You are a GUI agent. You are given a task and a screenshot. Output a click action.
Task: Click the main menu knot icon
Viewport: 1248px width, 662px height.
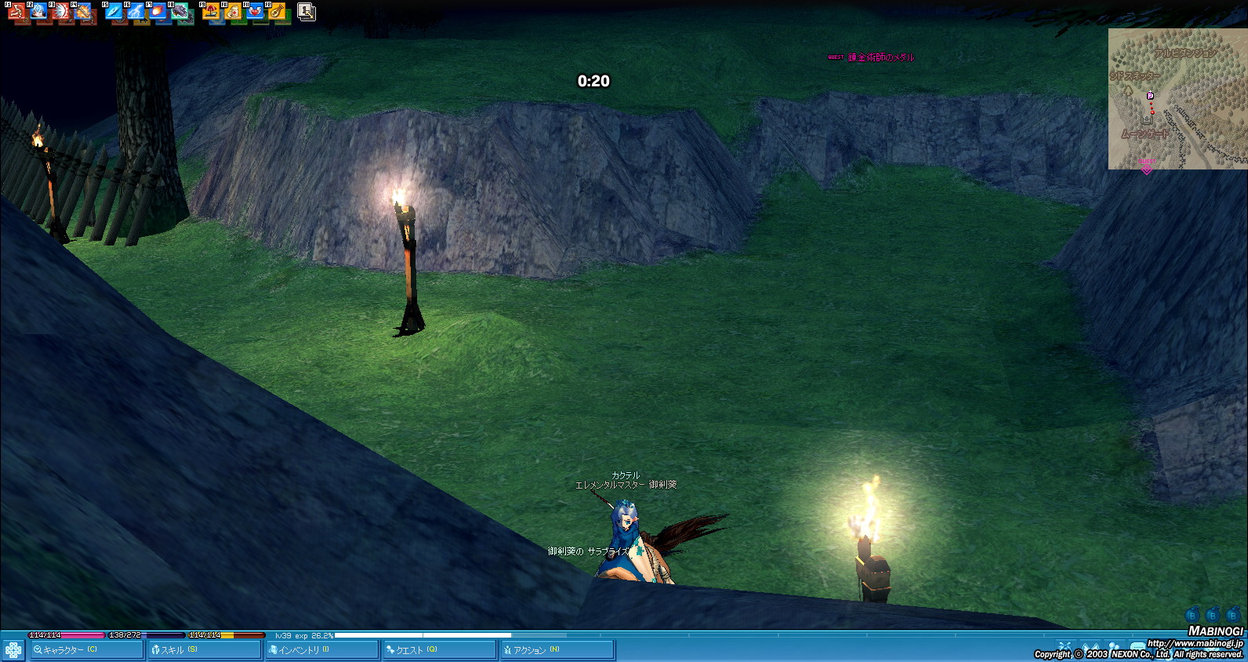pos(13,650)
